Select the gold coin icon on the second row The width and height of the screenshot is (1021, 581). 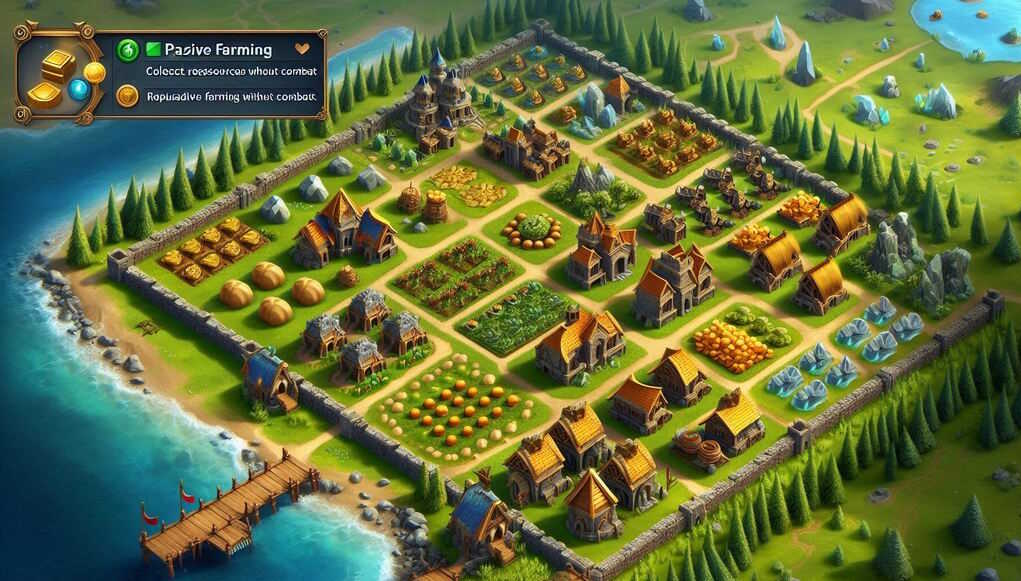click(x=127, y=96)
